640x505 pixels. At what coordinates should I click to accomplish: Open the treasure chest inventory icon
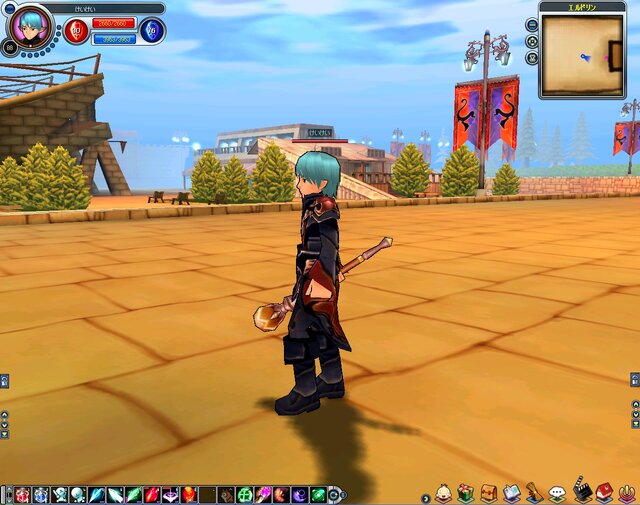pos(488,493)
